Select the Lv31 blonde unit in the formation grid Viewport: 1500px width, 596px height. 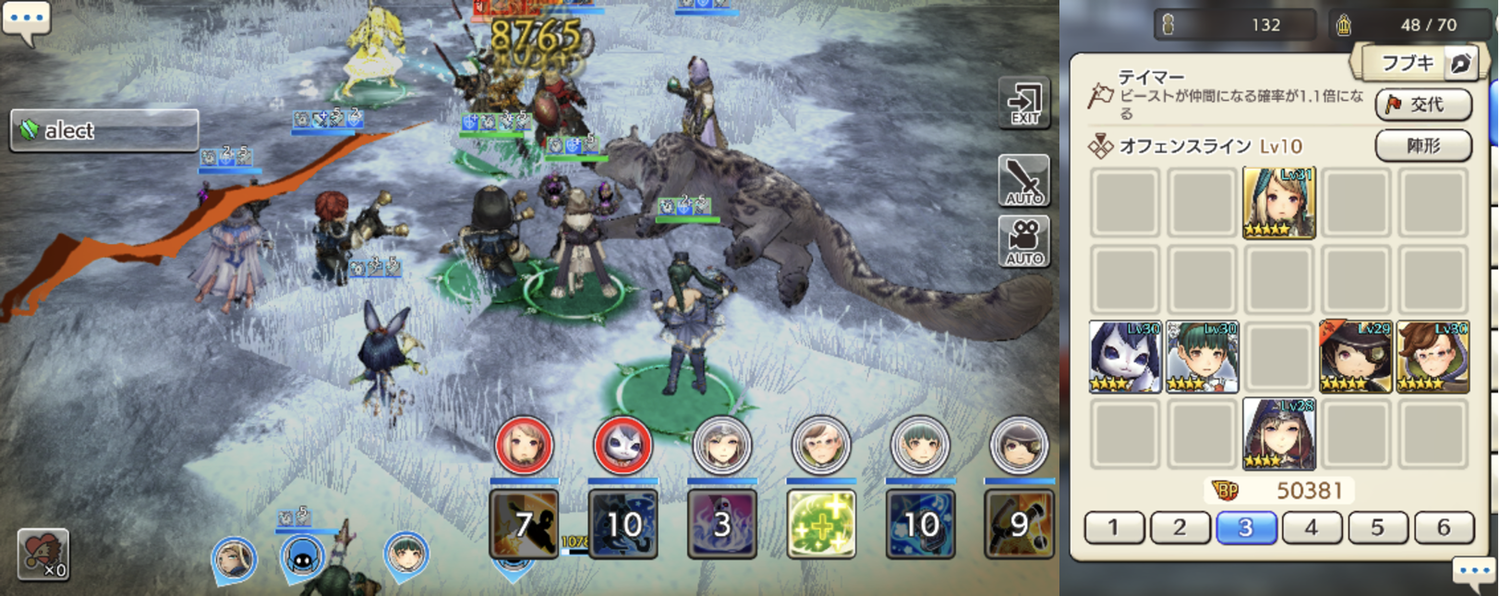point(1279,203)
